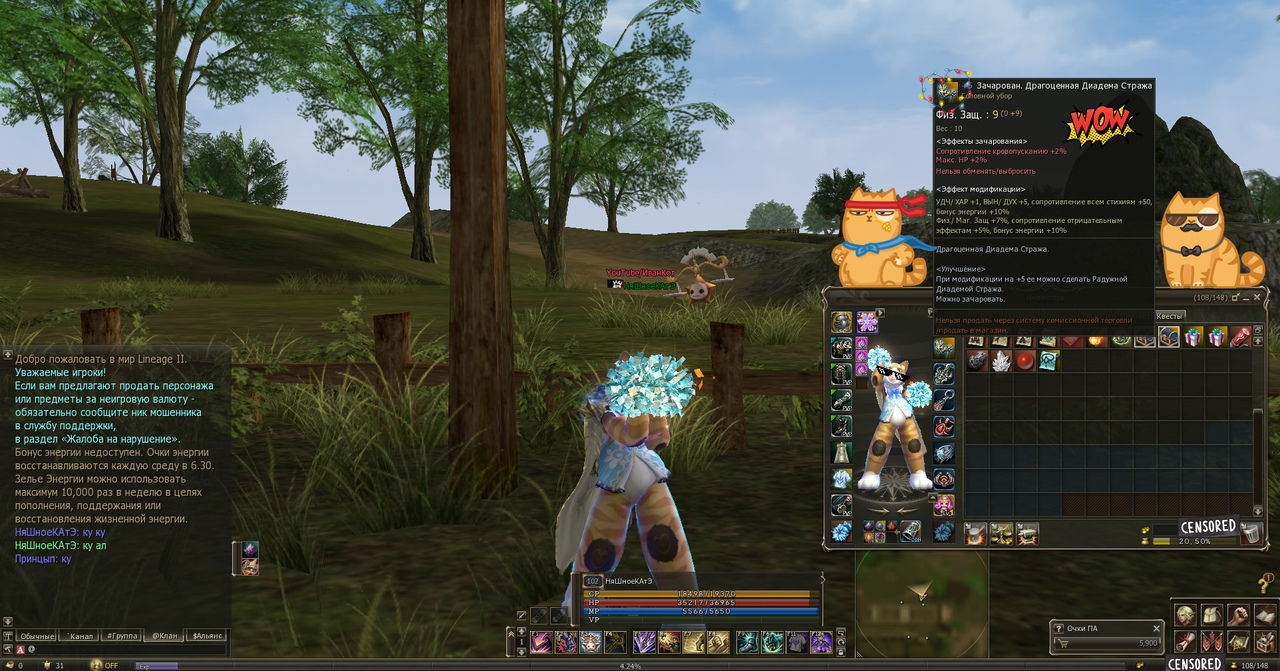
Task: Select the equipped ring slot
Action: [944, 400]
